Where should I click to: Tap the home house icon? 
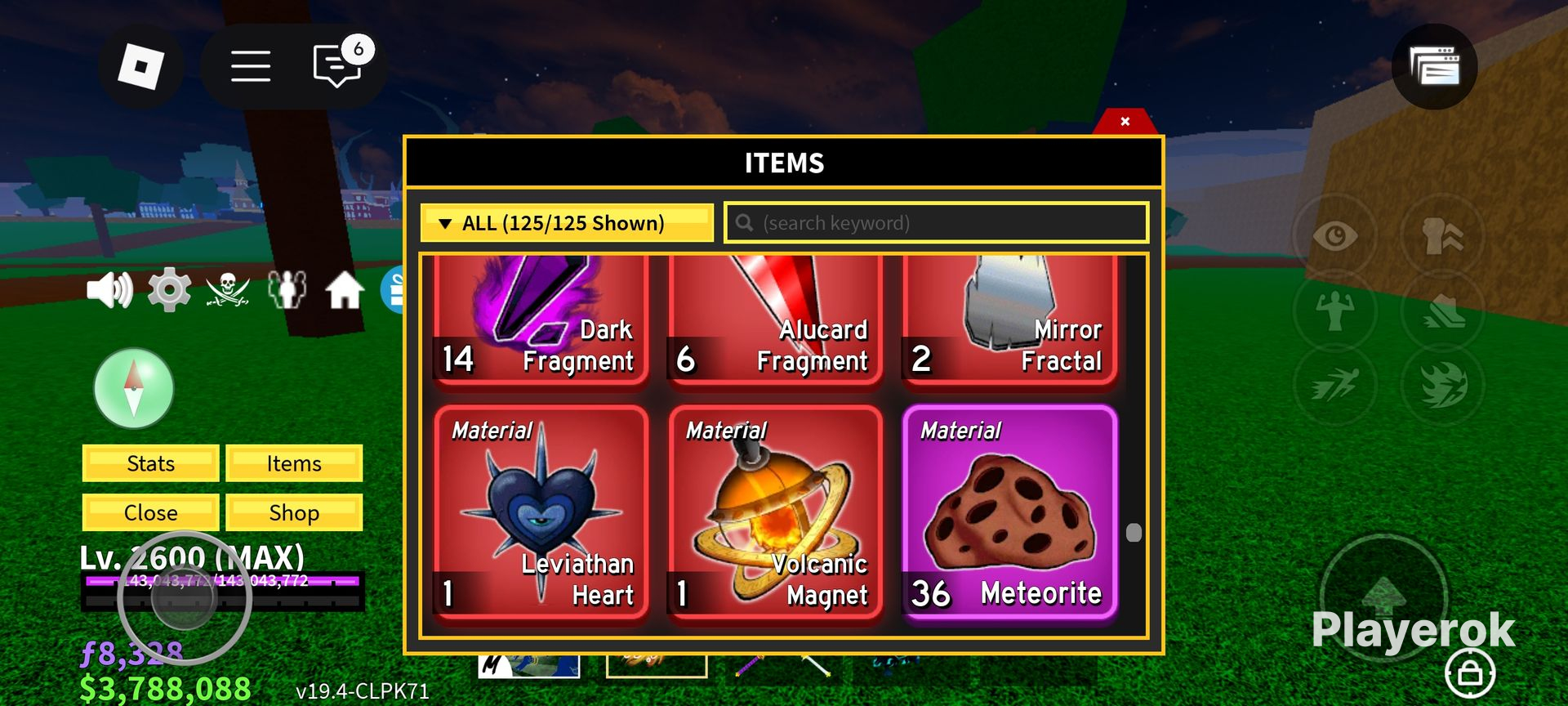[x=345, y=290]
